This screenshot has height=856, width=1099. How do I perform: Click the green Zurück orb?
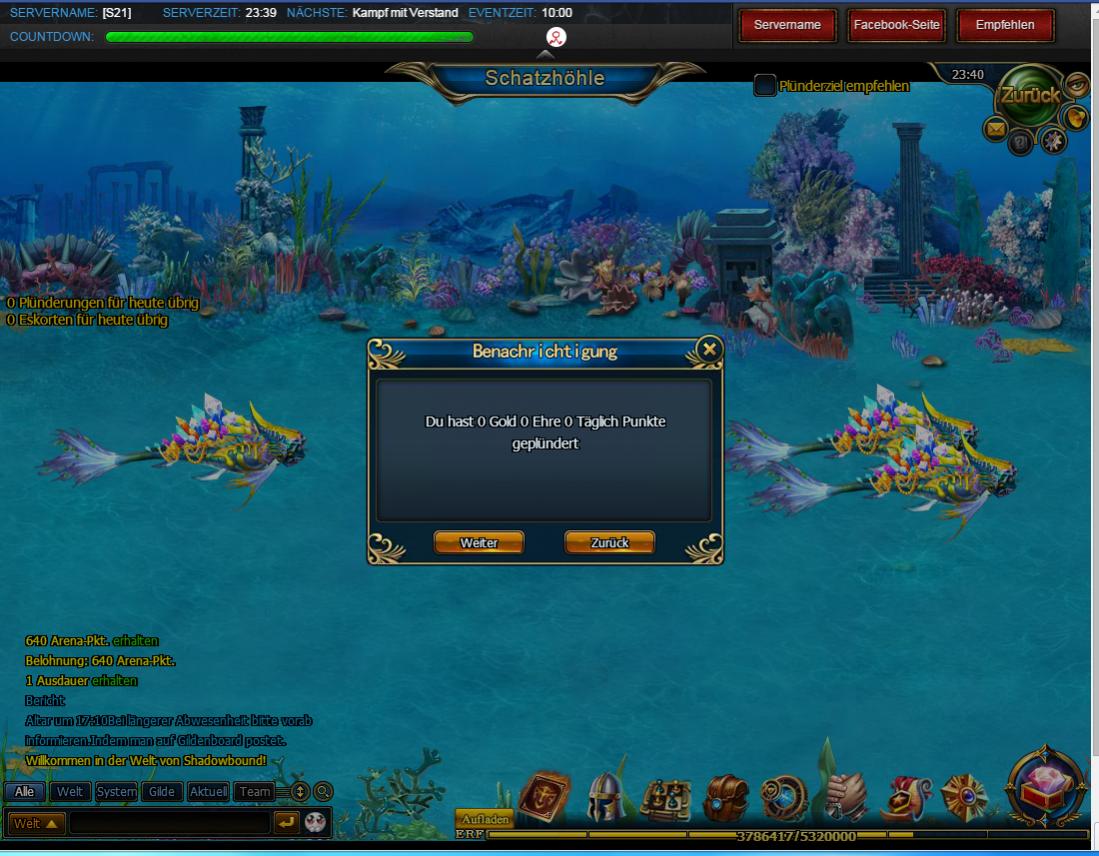(x=1030, y=97)
